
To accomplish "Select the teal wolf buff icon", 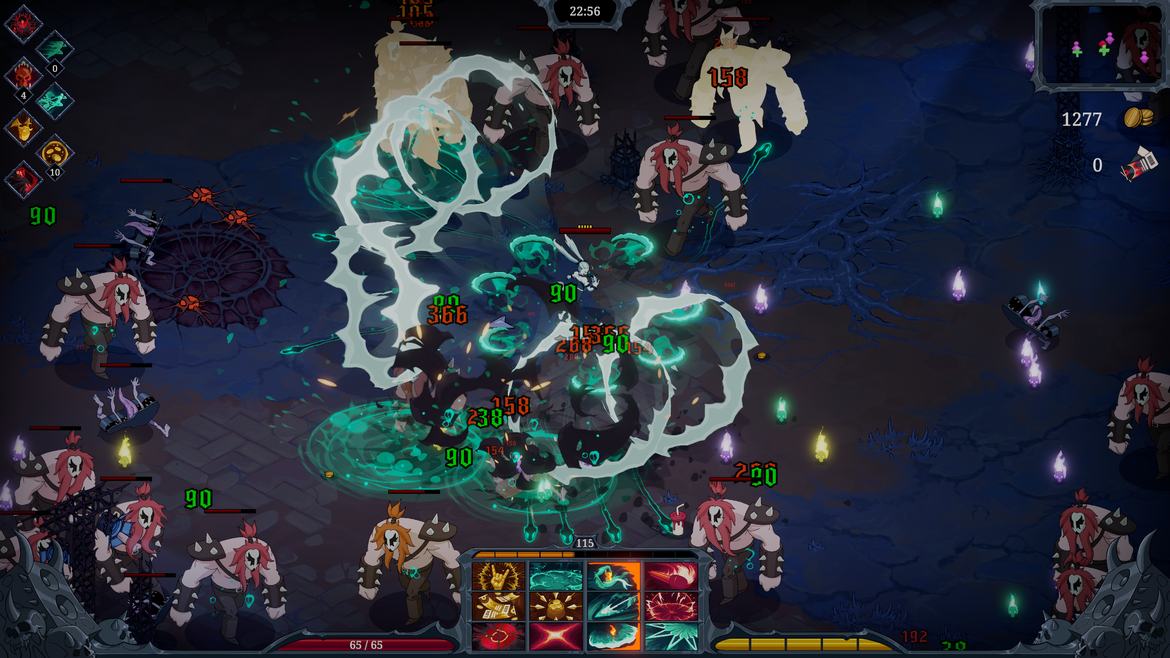I will coord(55,100).
